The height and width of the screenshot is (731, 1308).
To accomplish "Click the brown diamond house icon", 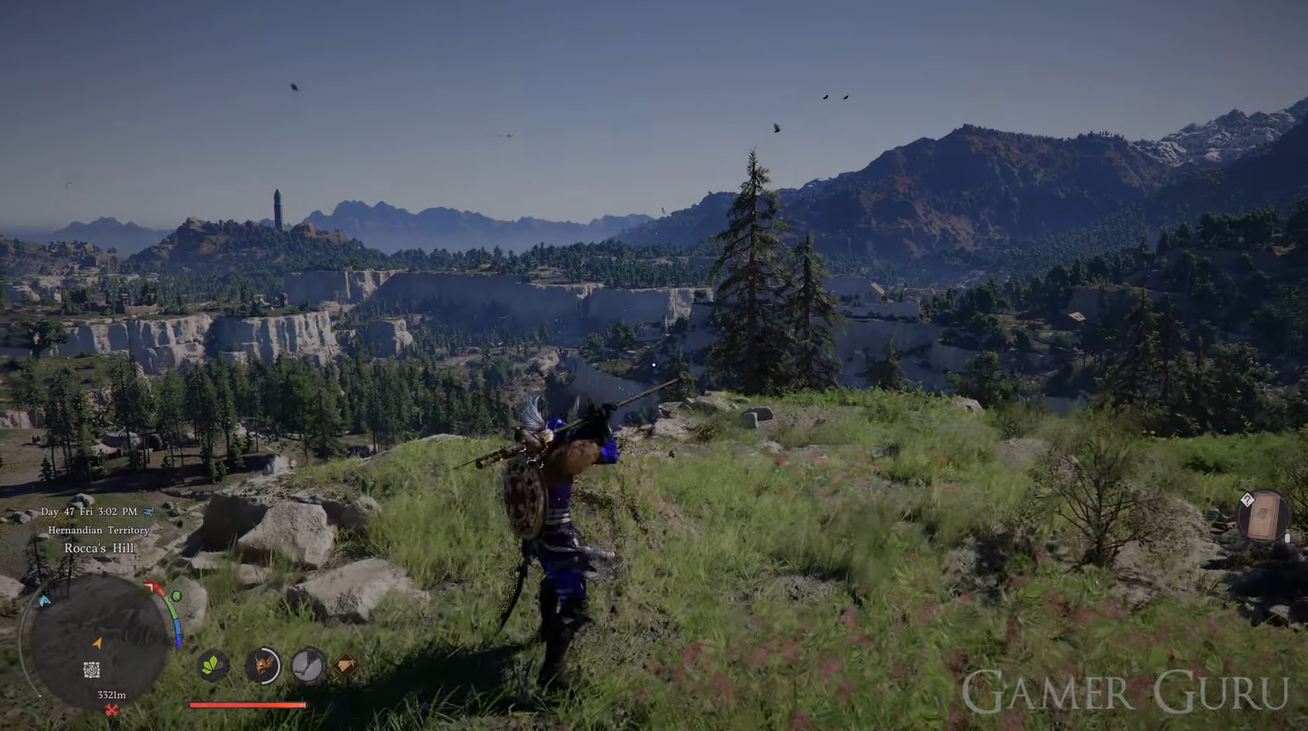I will [x=344, y=663].
